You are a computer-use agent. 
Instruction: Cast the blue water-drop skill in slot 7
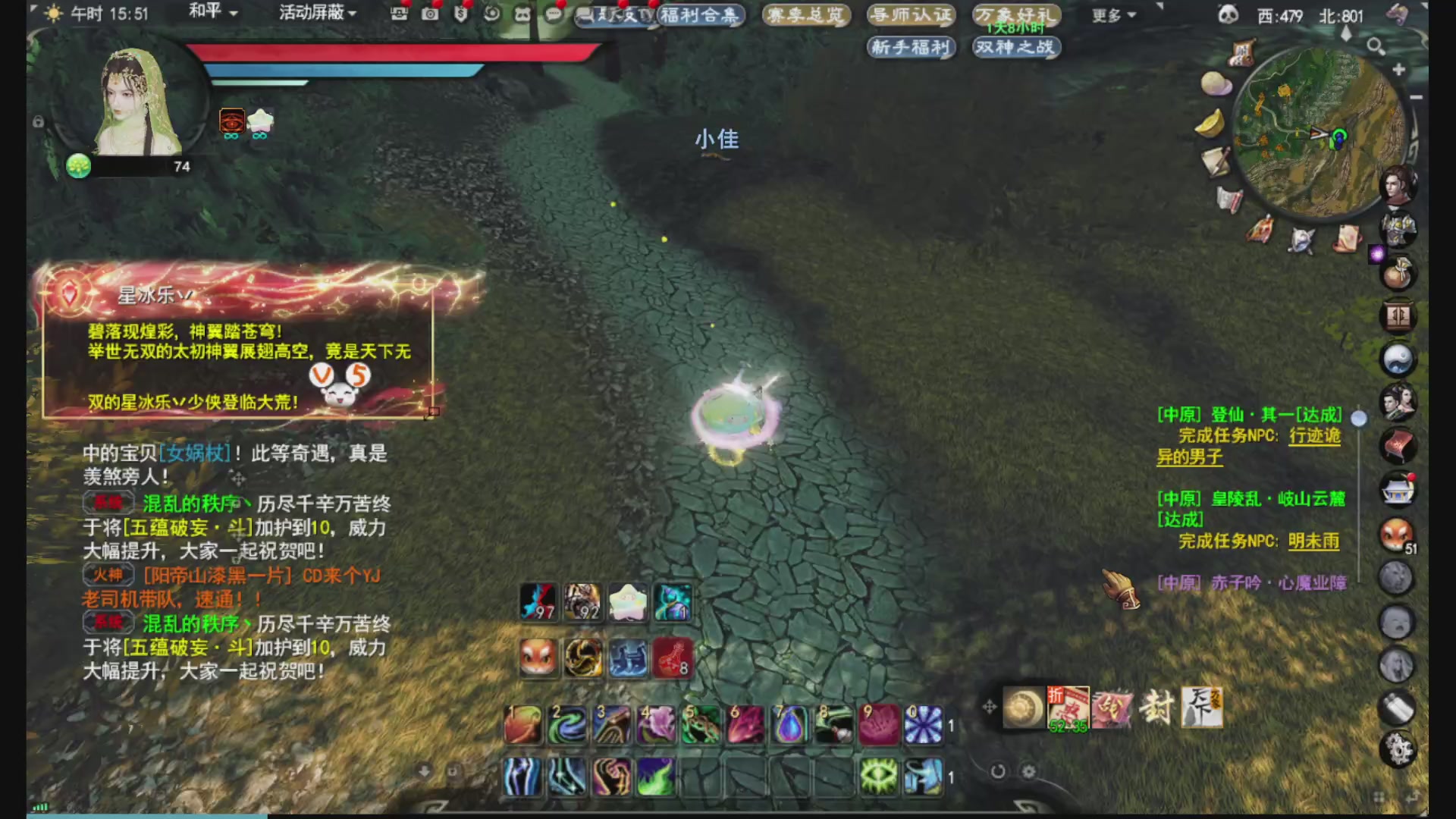[x=789, y=726]
